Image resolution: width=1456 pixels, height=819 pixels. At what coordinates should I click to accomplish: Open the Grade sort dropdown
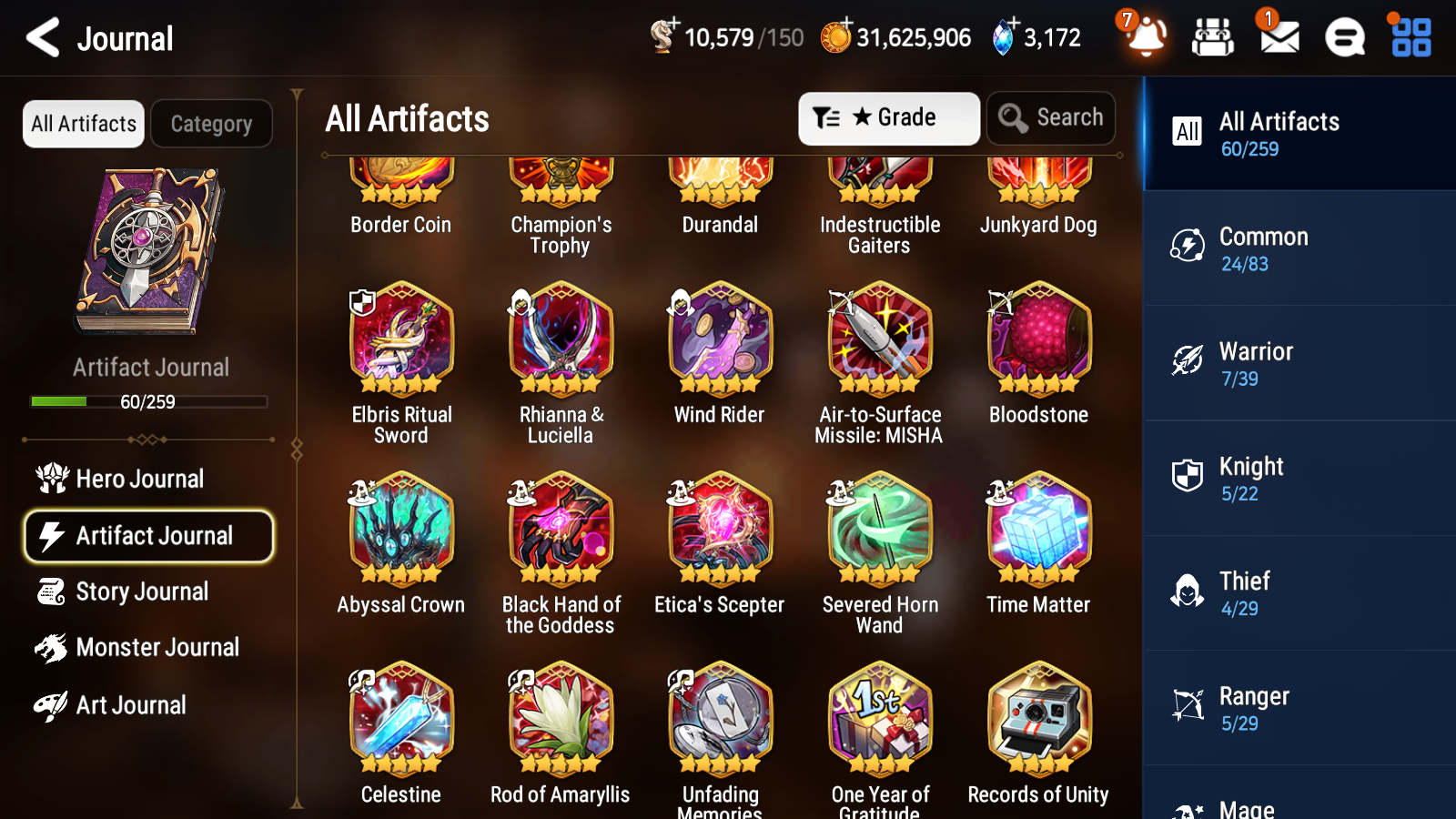coord(889,117)
